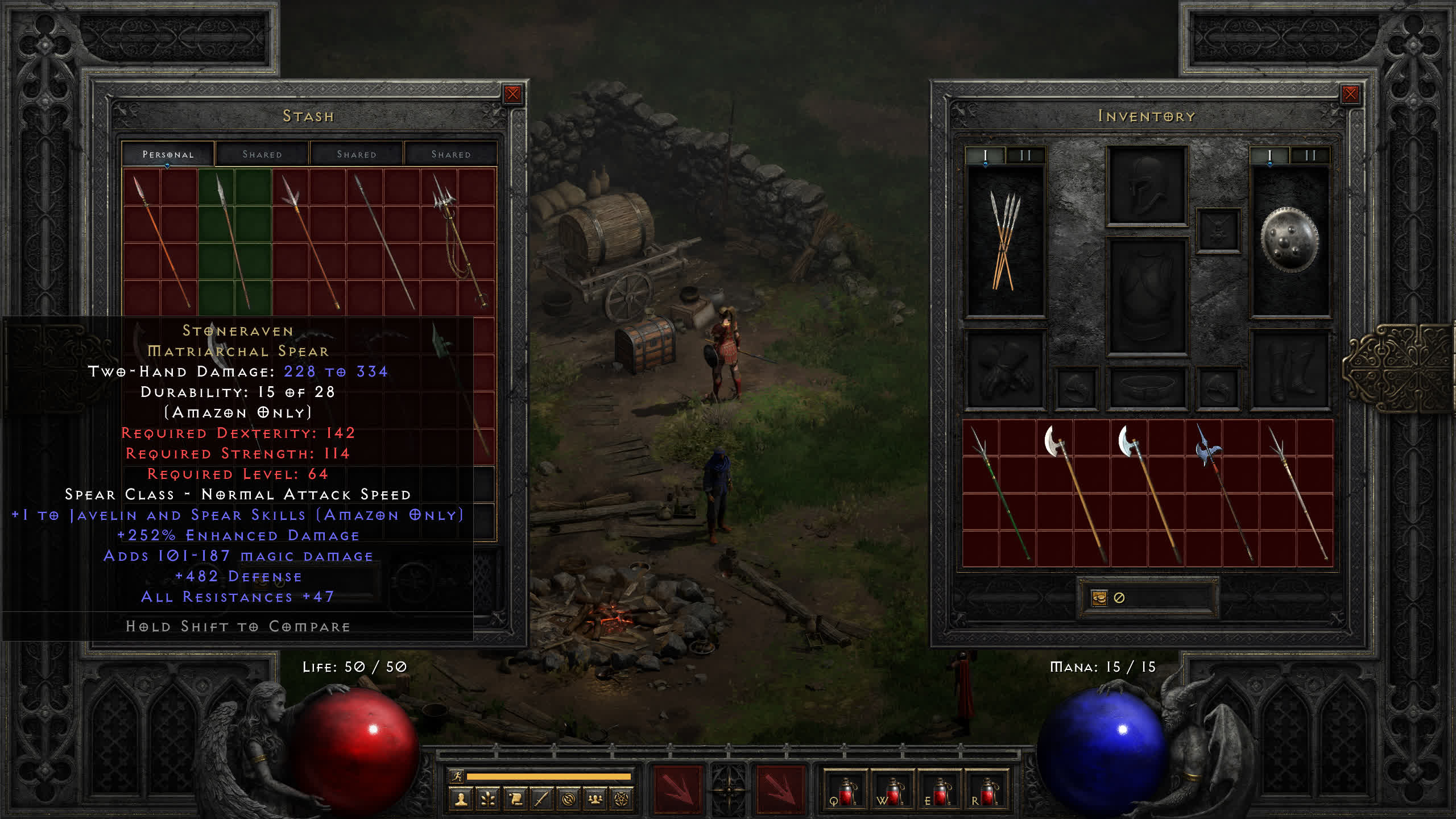Image resolution: width=1456 pixels, height=819 pixels.
Task: Use the healing potion in belt slot Q
Action: click(x=846, y=792)
